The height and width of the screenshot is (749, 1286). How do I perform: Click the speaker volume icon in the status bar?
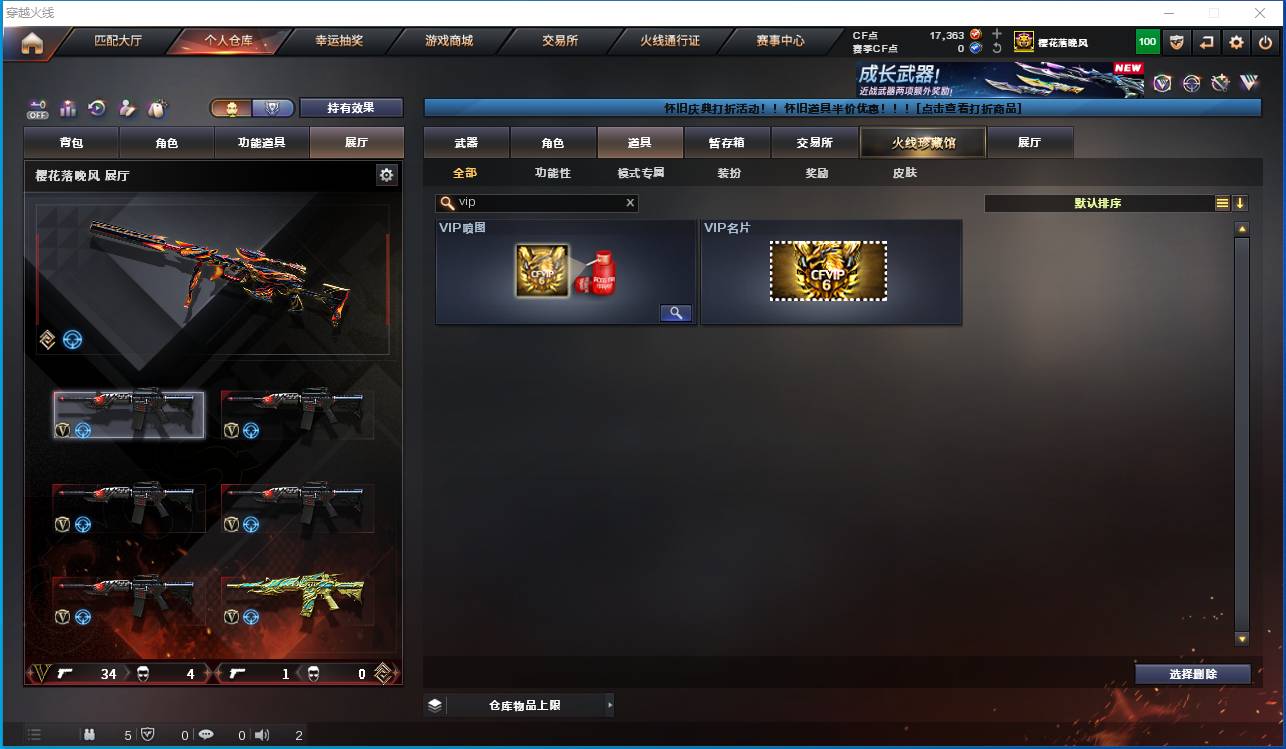pos(262,735)
